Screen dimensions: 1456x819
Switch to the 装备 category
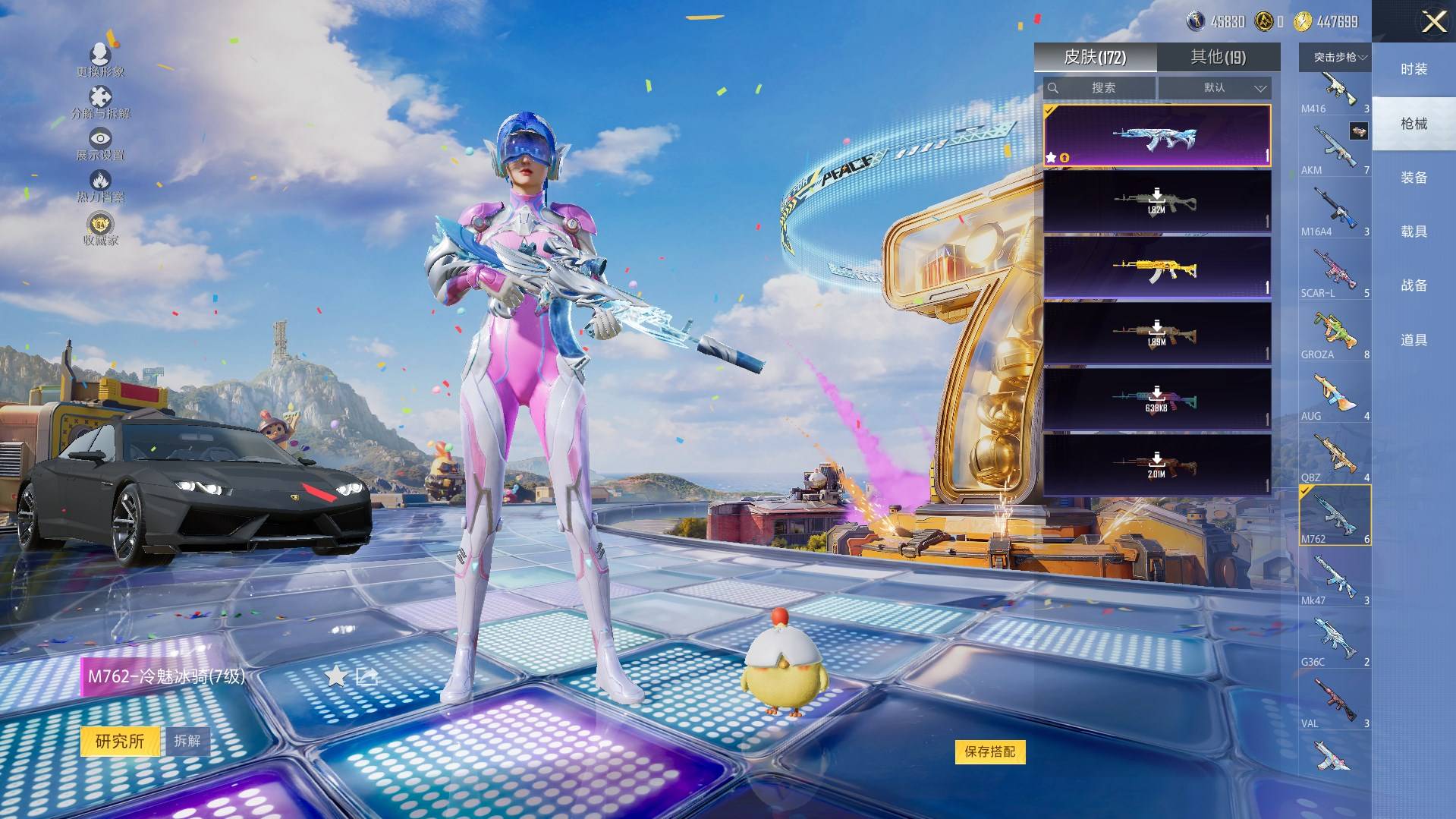pyautogui.click(x=1414, y=178)
